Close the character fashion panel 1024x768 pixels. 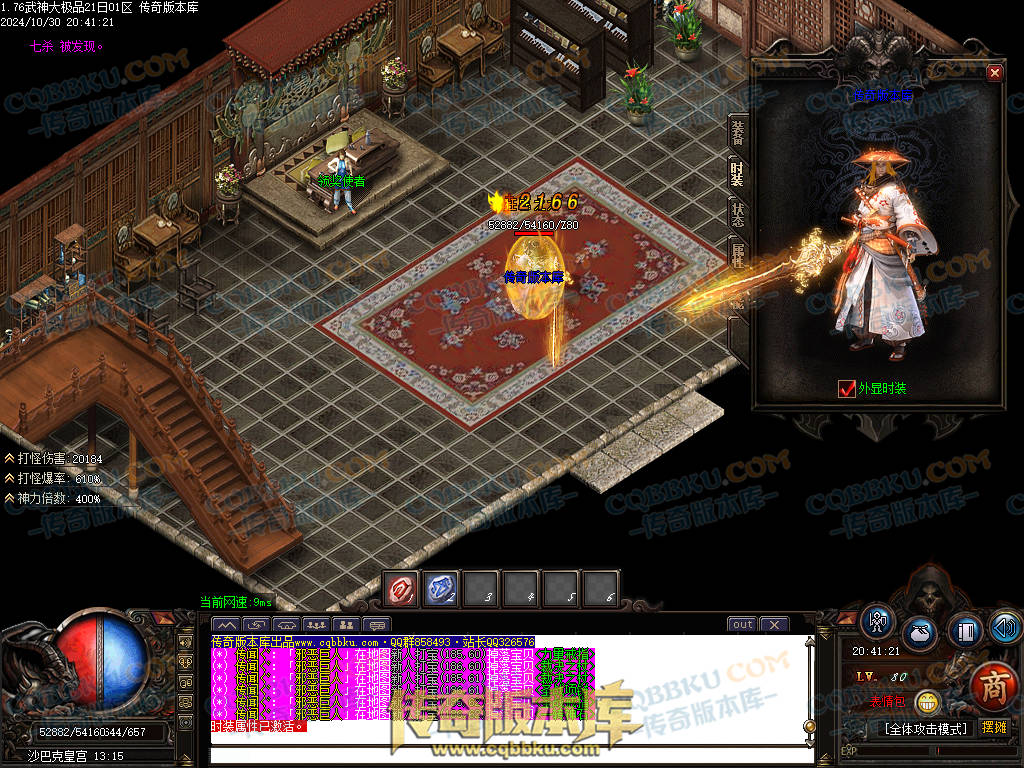tap(994, 72)
